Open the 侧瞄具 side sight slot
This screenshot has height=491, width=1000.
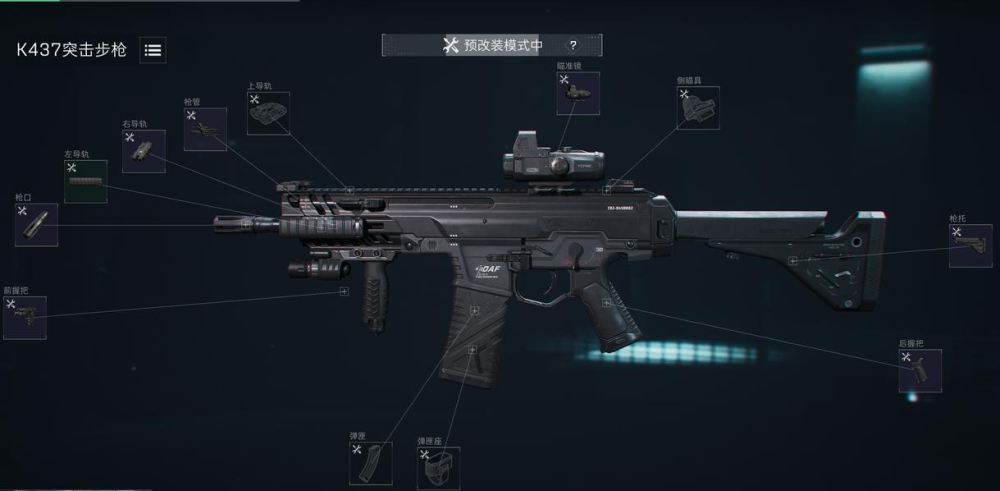[x=698, y=107]
